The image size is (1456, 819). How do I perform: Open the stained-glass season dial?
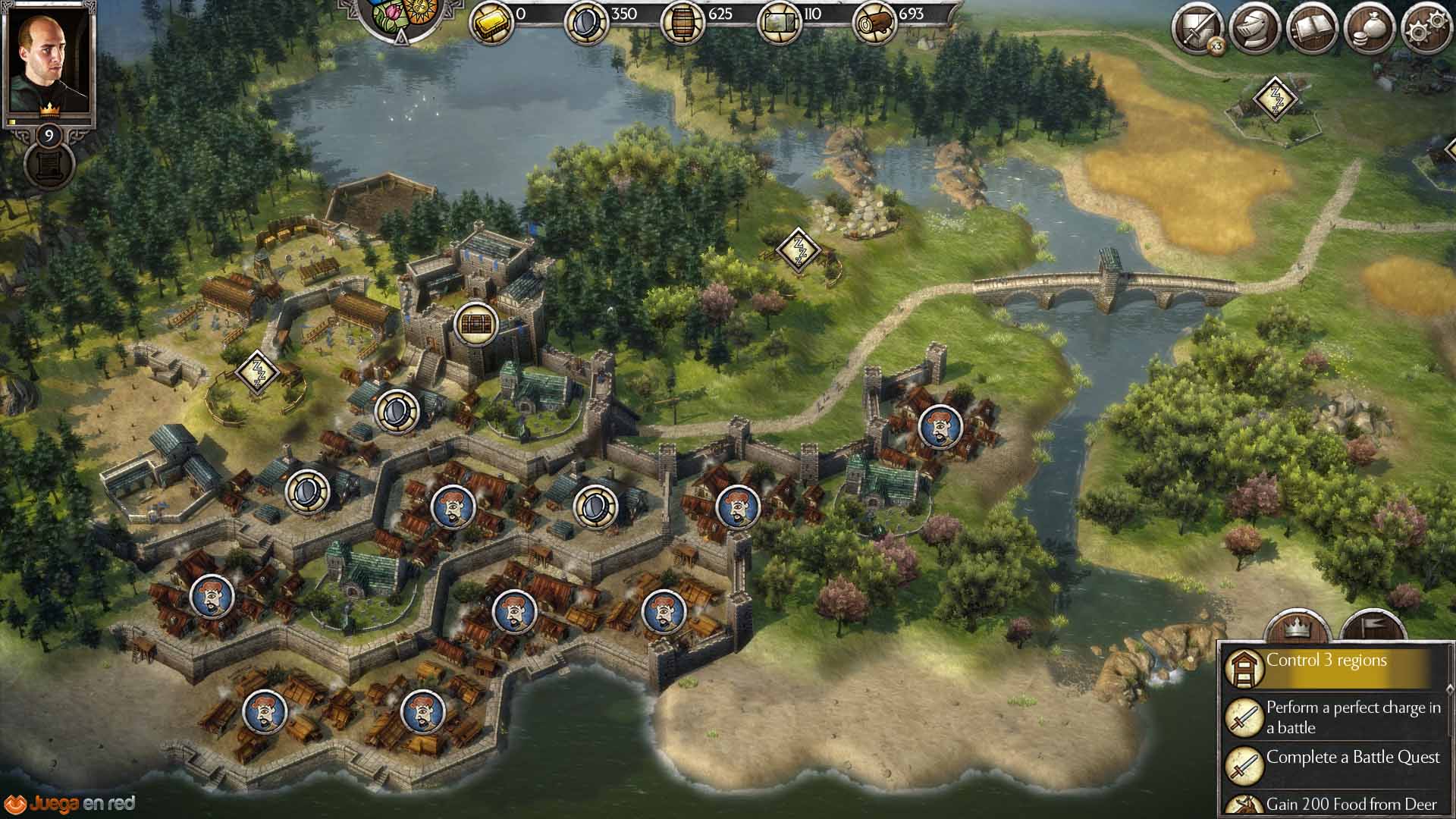402,14
